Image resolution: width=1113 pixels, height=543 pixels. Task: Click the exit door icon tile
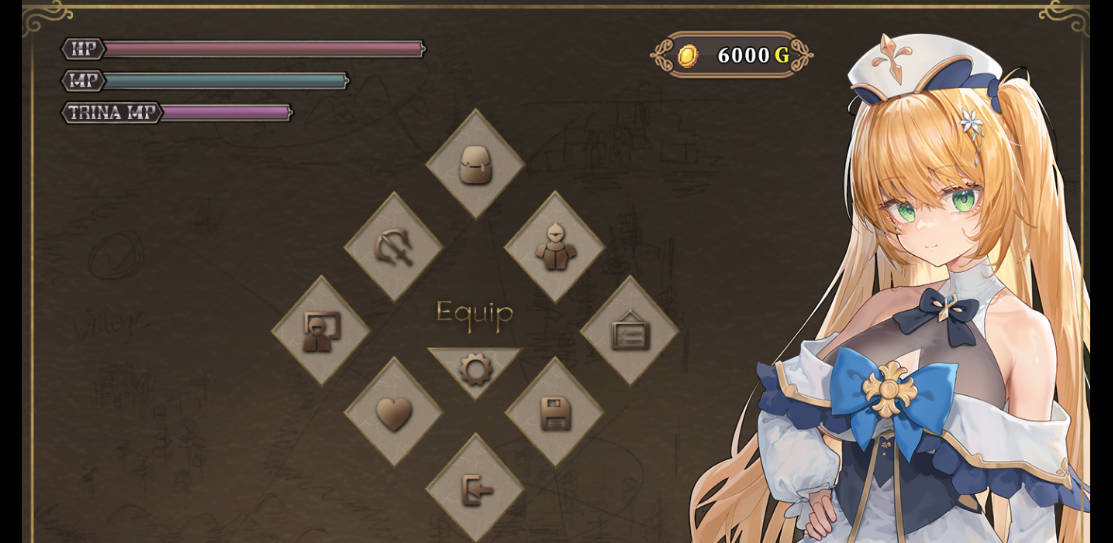coord(475,489)
